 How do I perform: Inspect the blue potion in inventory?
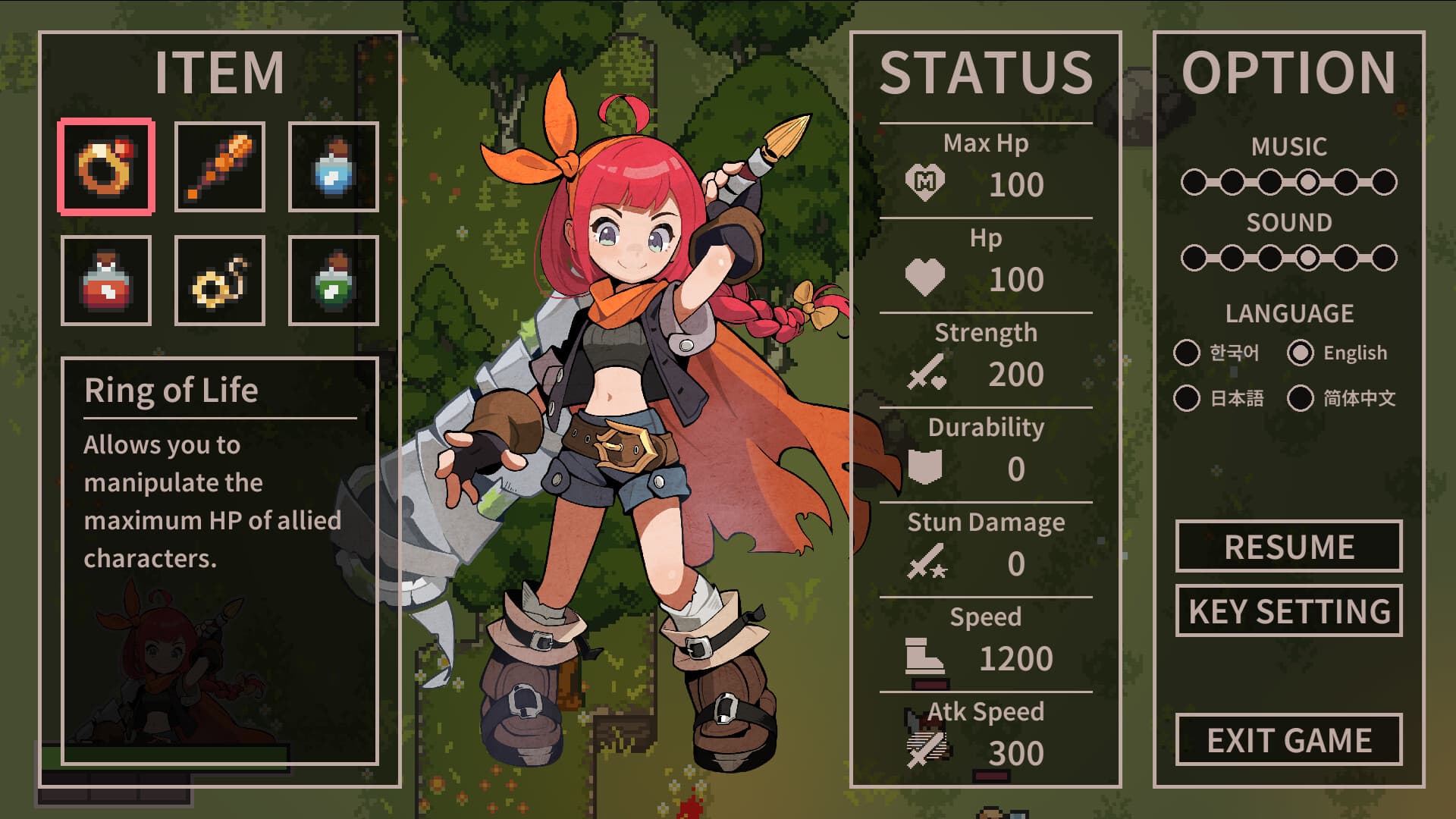[333, 165]
